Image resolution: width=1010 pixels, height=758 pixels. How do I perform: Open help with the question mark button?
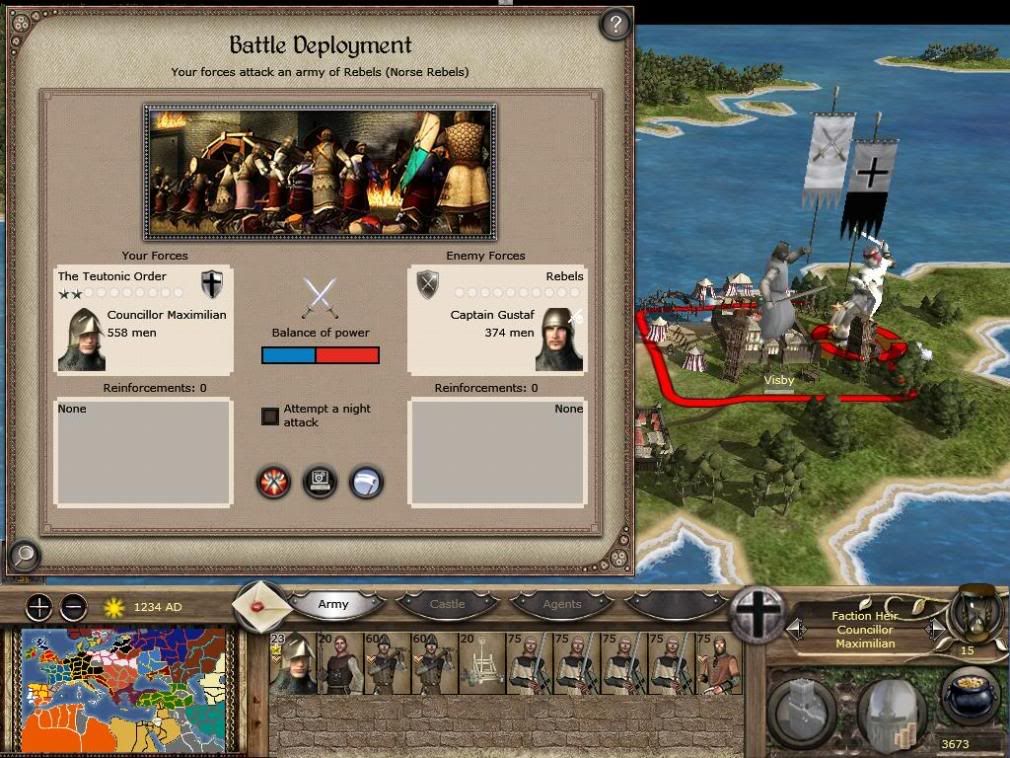pos(615,22)
